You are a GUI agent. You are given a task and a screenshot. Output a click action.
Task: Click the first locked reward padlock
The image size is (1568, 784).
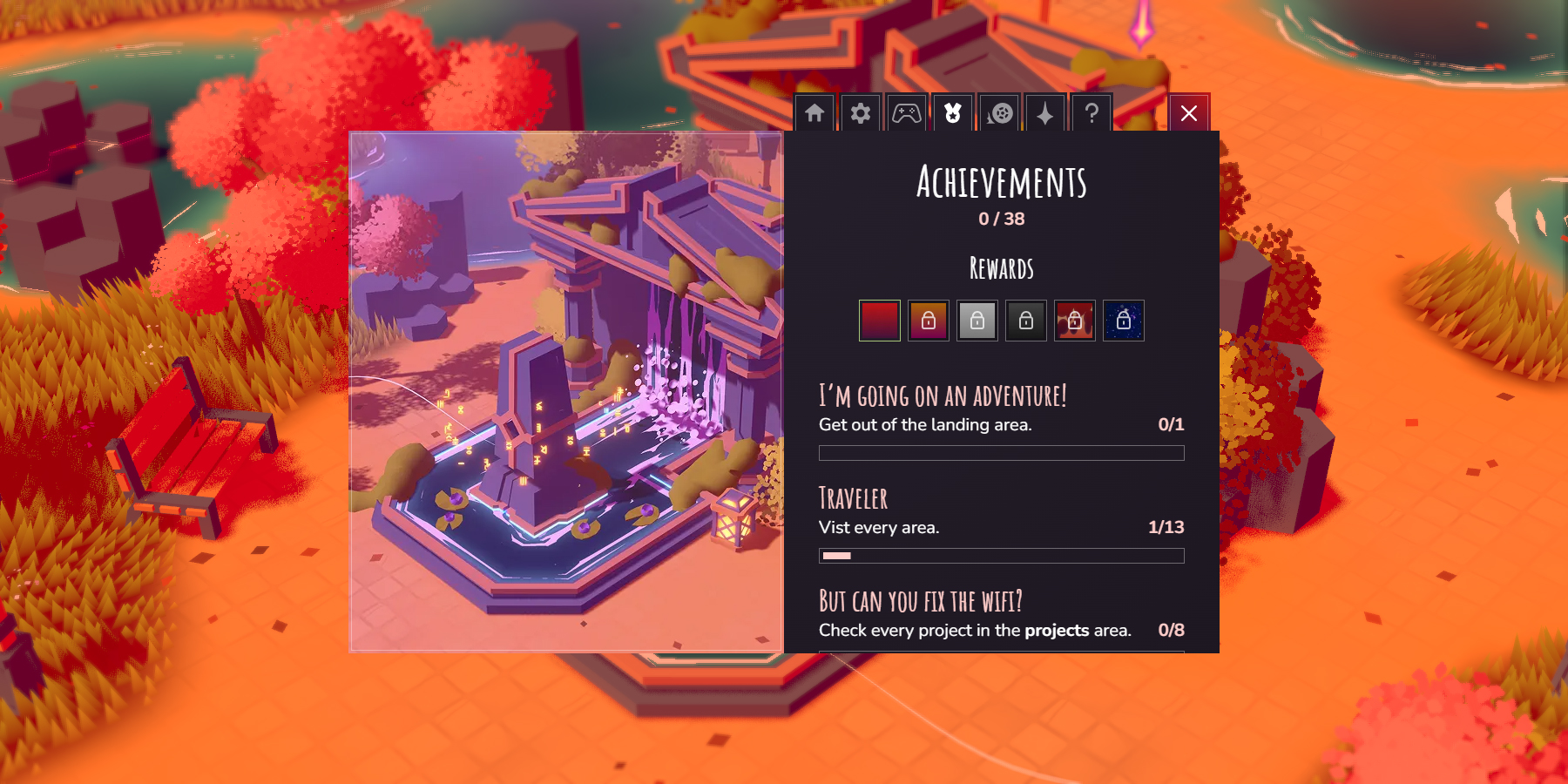pyautogui.click(x=929, y=321)
